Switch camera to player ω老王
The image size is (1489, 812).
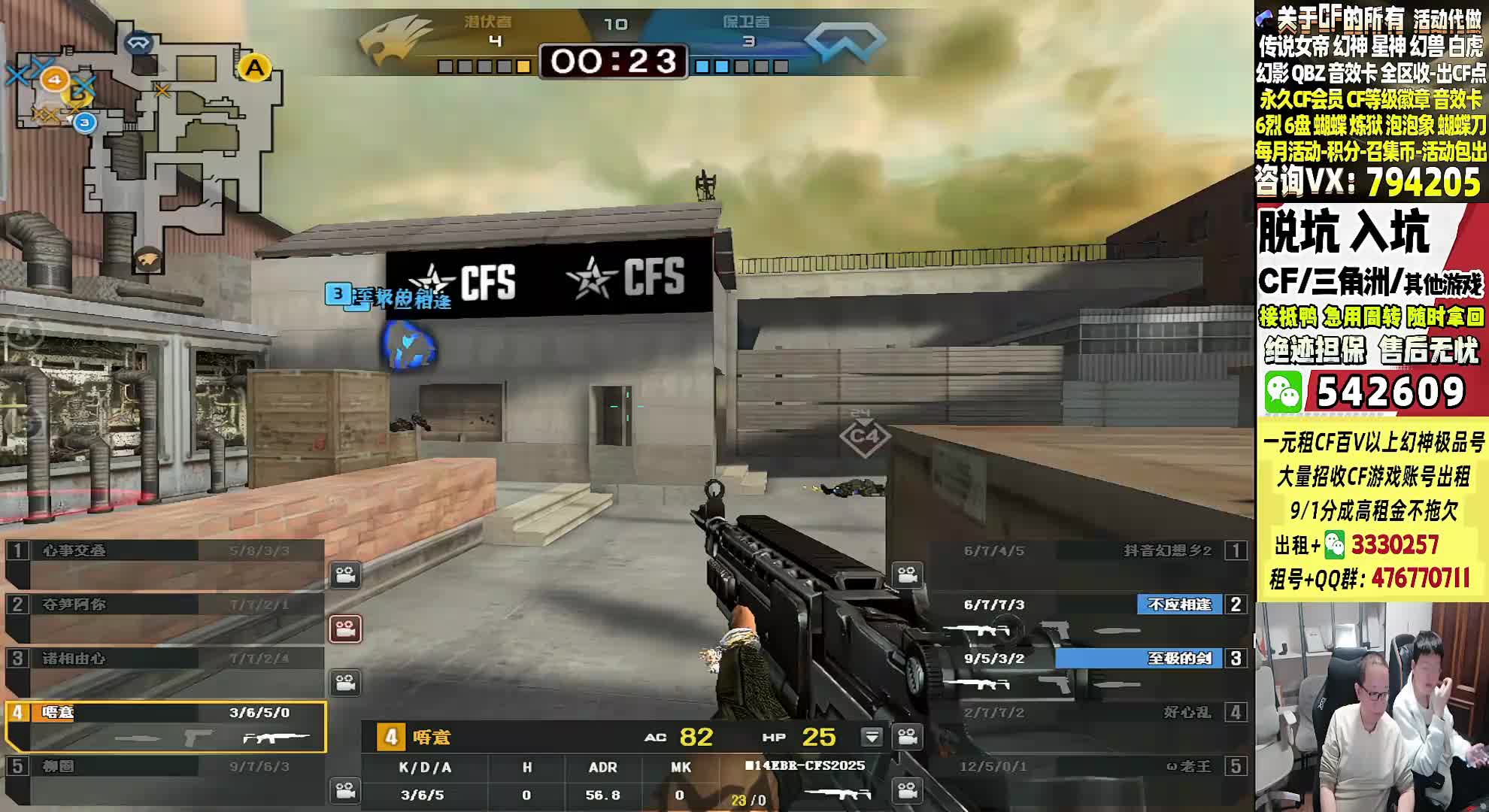[907, 791]
